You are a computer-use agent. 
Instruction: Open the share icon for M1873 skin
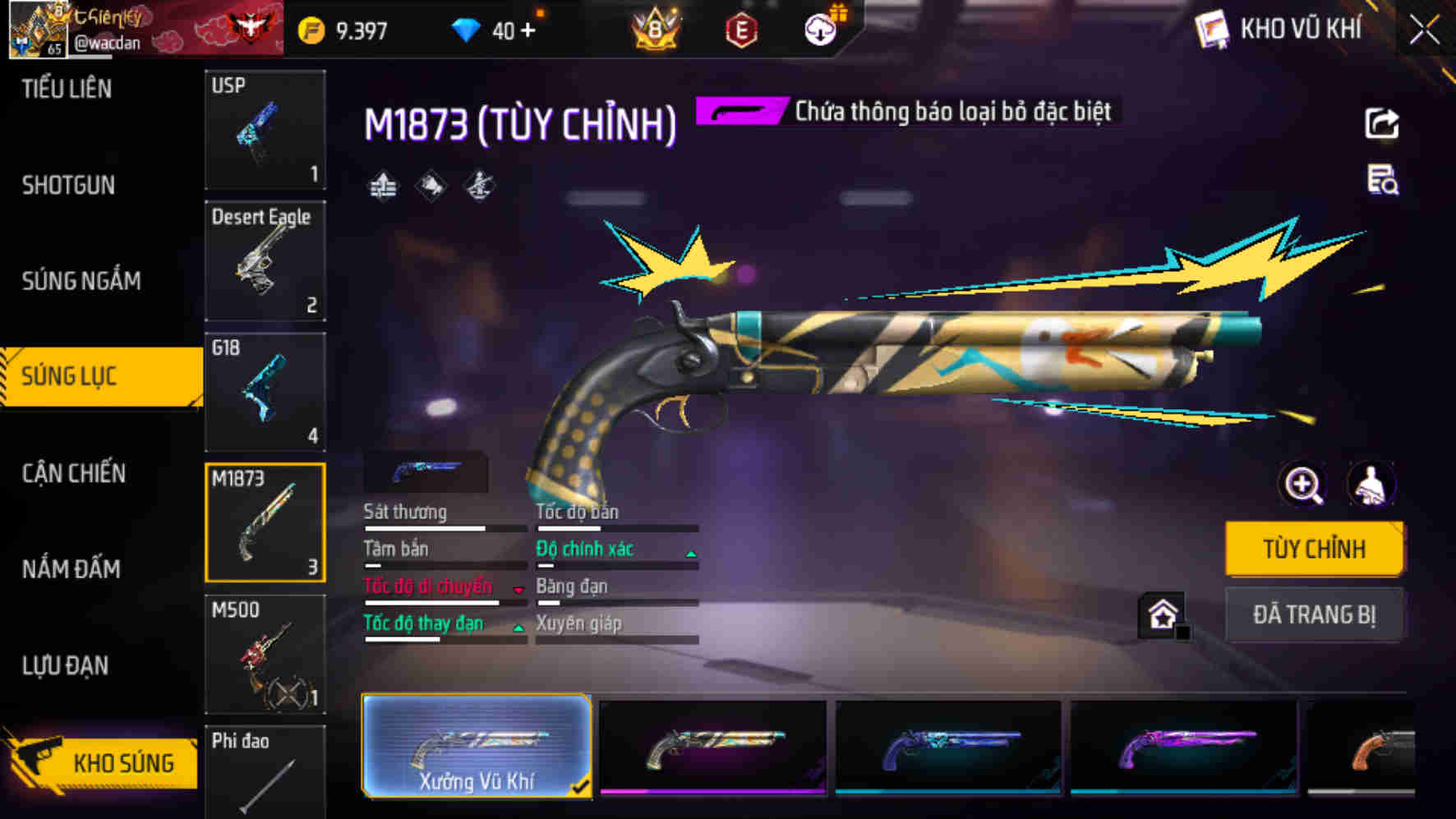1384,122
